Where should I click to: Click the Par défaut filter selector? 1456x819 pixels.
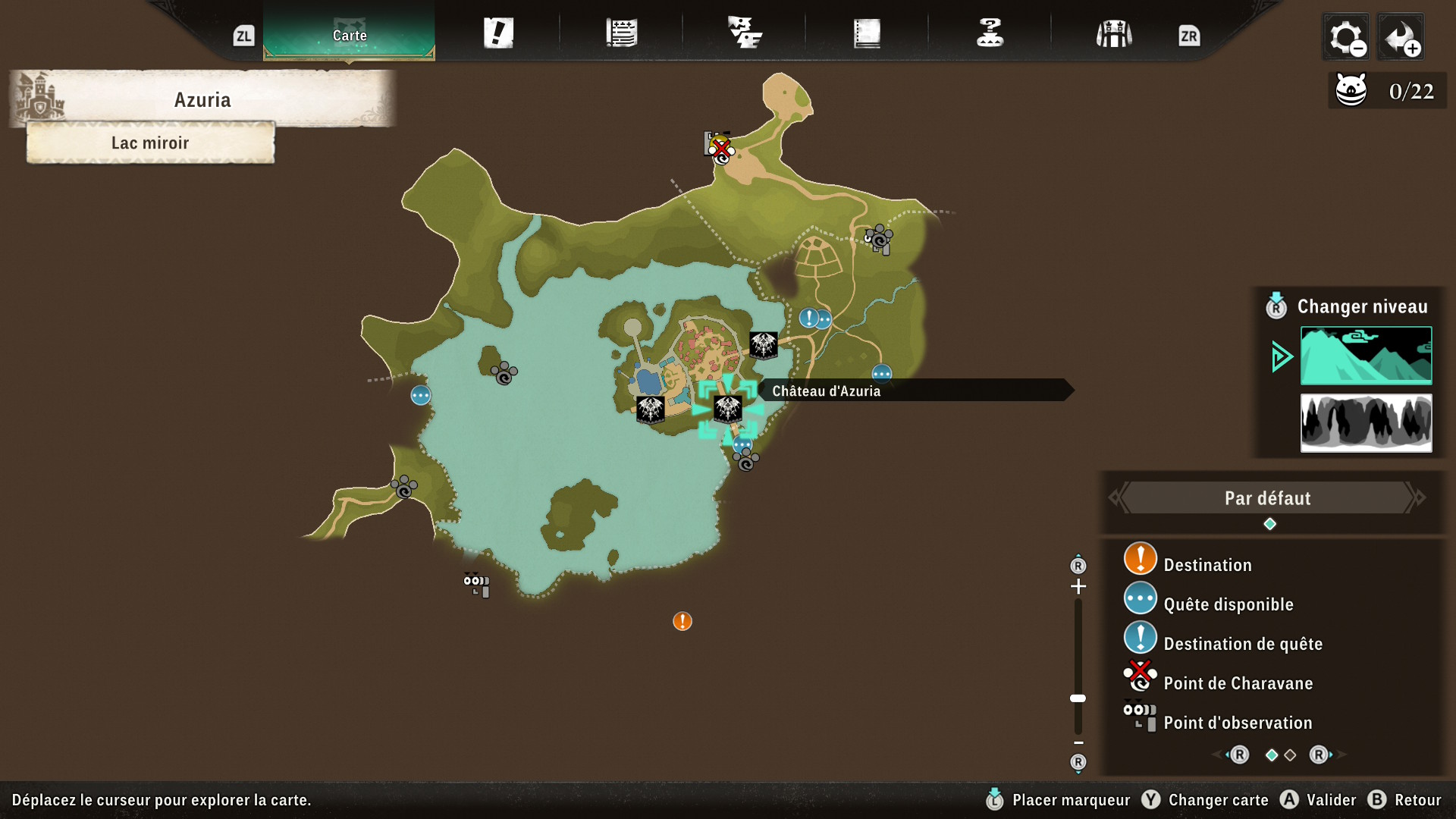click(x=1267, y=498)
